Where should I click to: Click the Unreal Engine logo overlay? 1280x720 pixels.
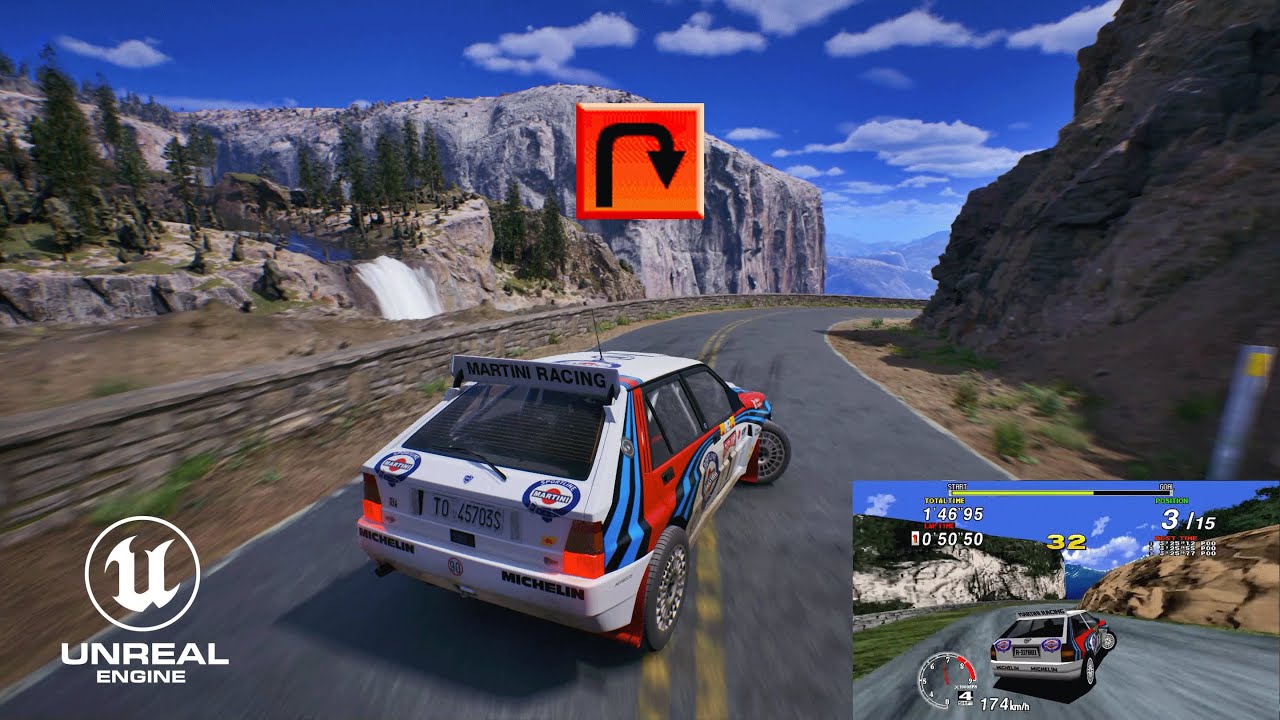point(143,599)
